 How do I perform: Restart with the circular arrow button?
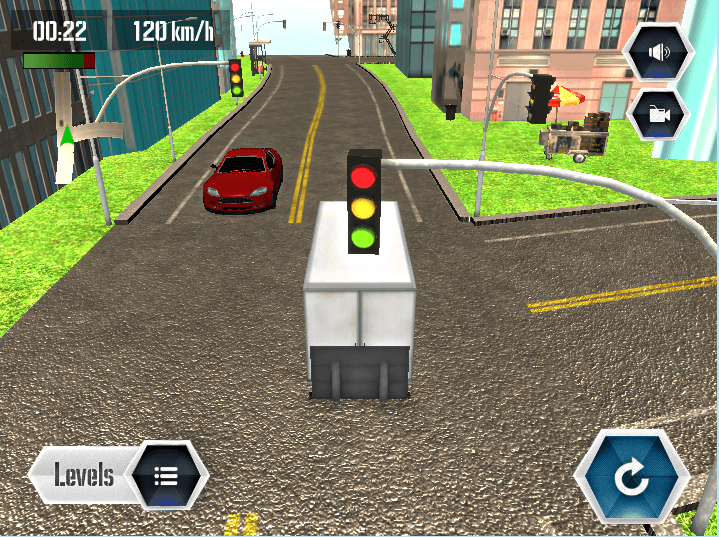tap(632, 477)
